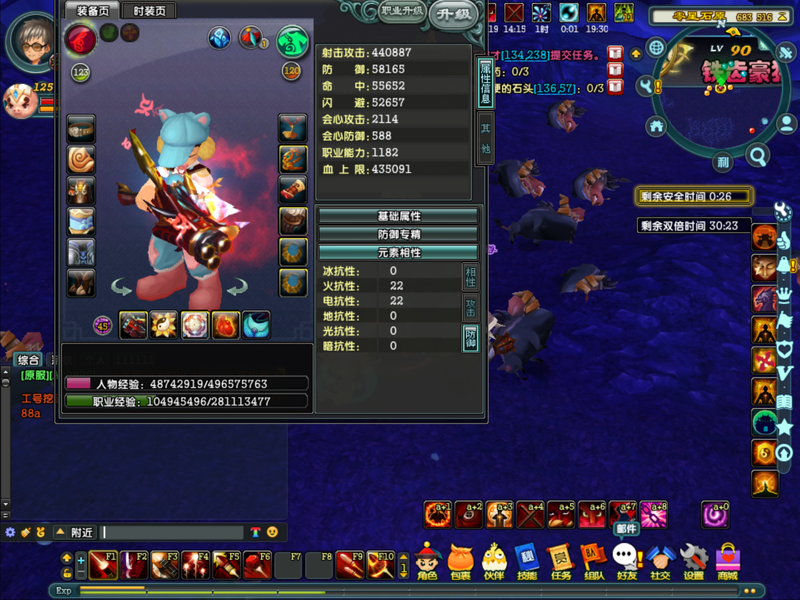
Task: Open the 设置 settings gear
Action: [693, 561]
